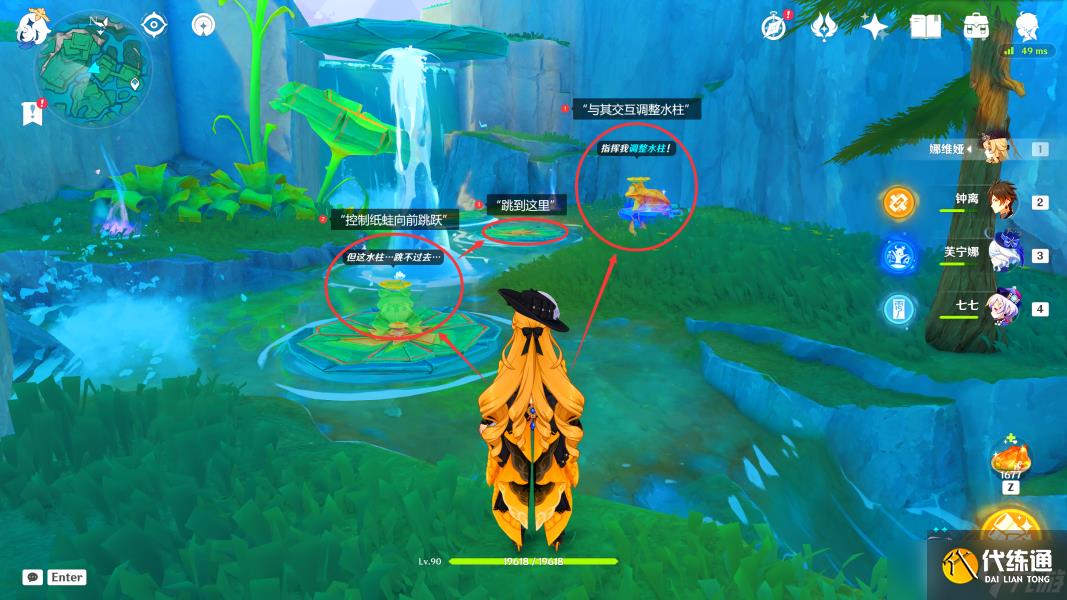Trigger 七七's light-blue talisman burst icon
Image resolution: width=1067 pixels, height=600 pixels.
[x=898, y=308]
